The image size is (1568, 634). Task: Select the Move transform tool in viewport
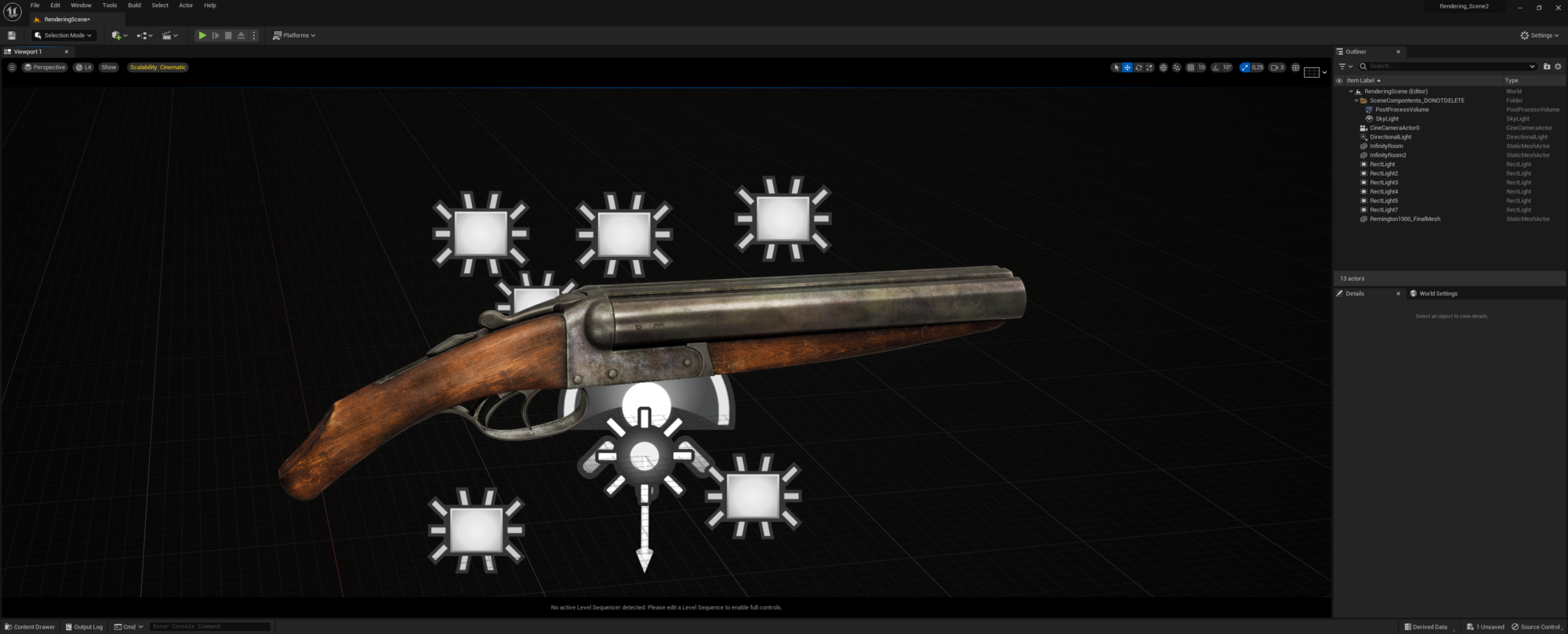coord(1127,67)
